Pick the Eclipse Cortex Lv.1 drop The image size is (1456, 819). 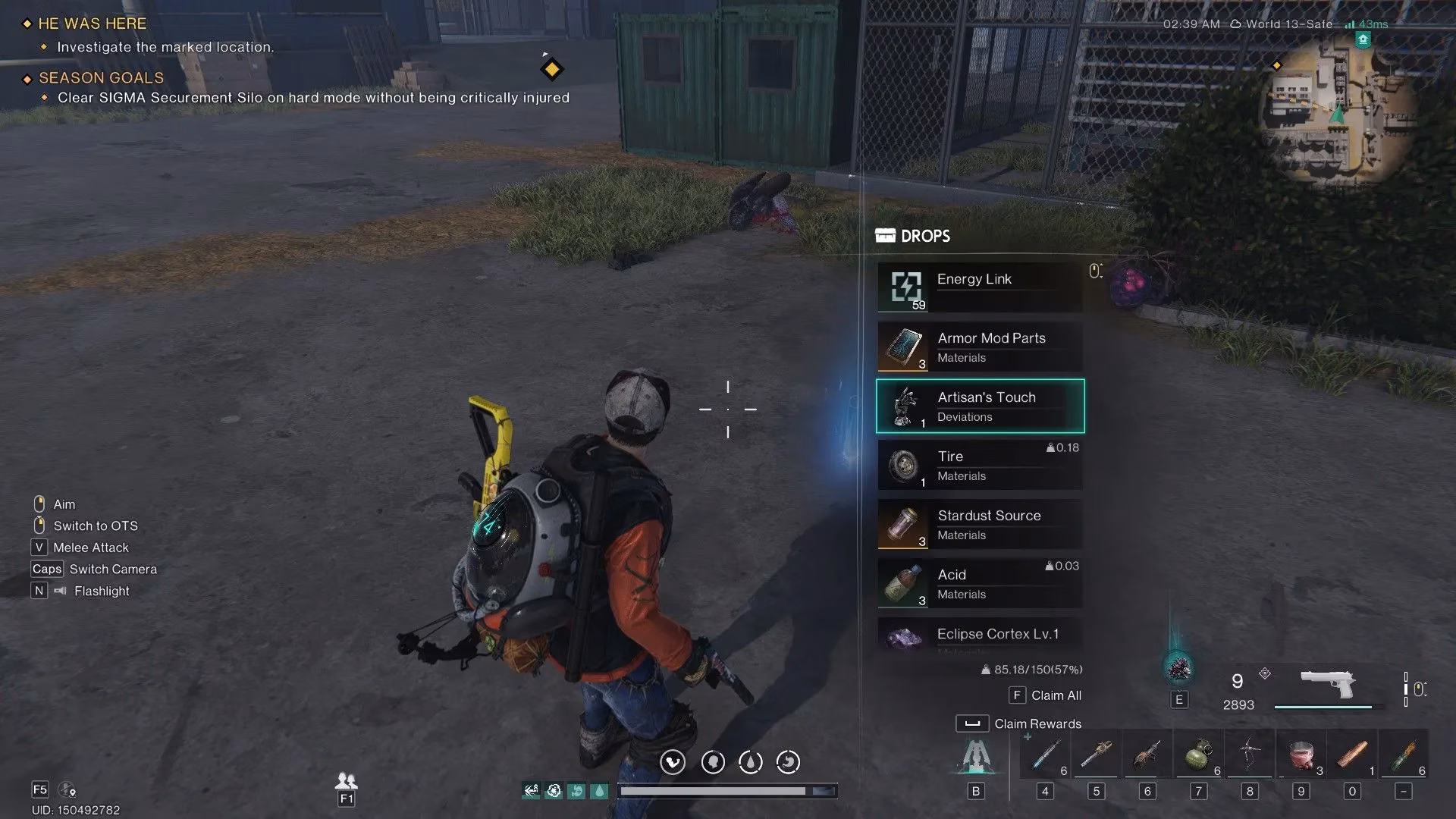[980, 635]
